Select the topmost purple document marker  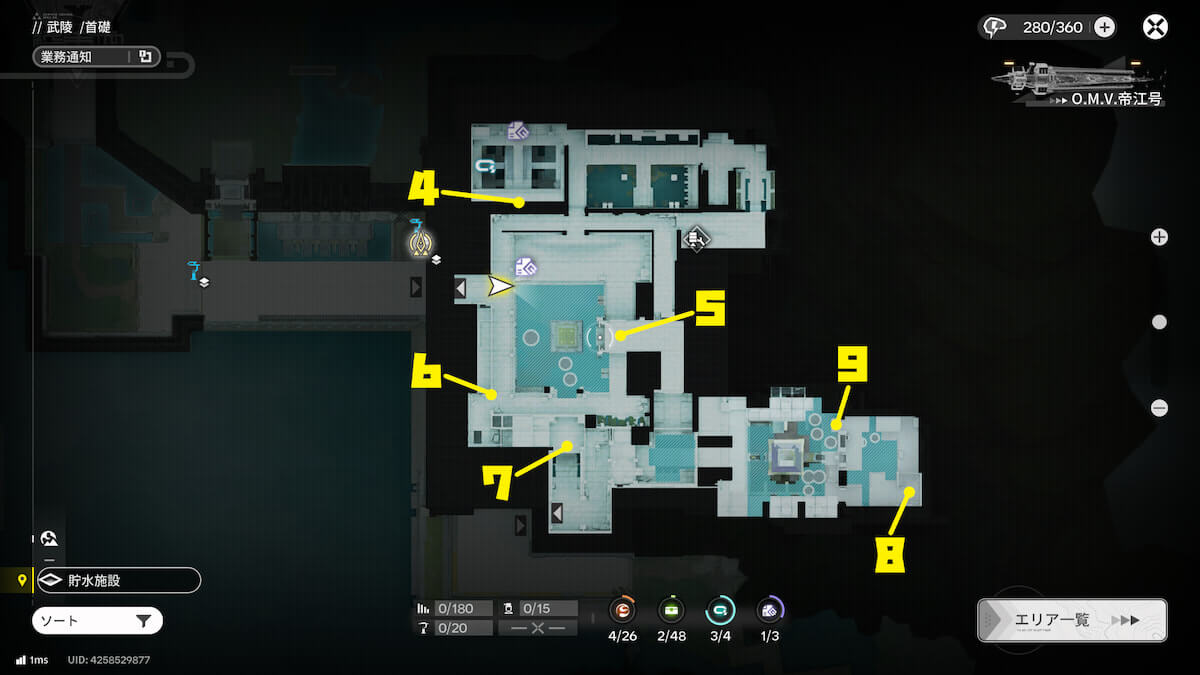click(517, 131)
